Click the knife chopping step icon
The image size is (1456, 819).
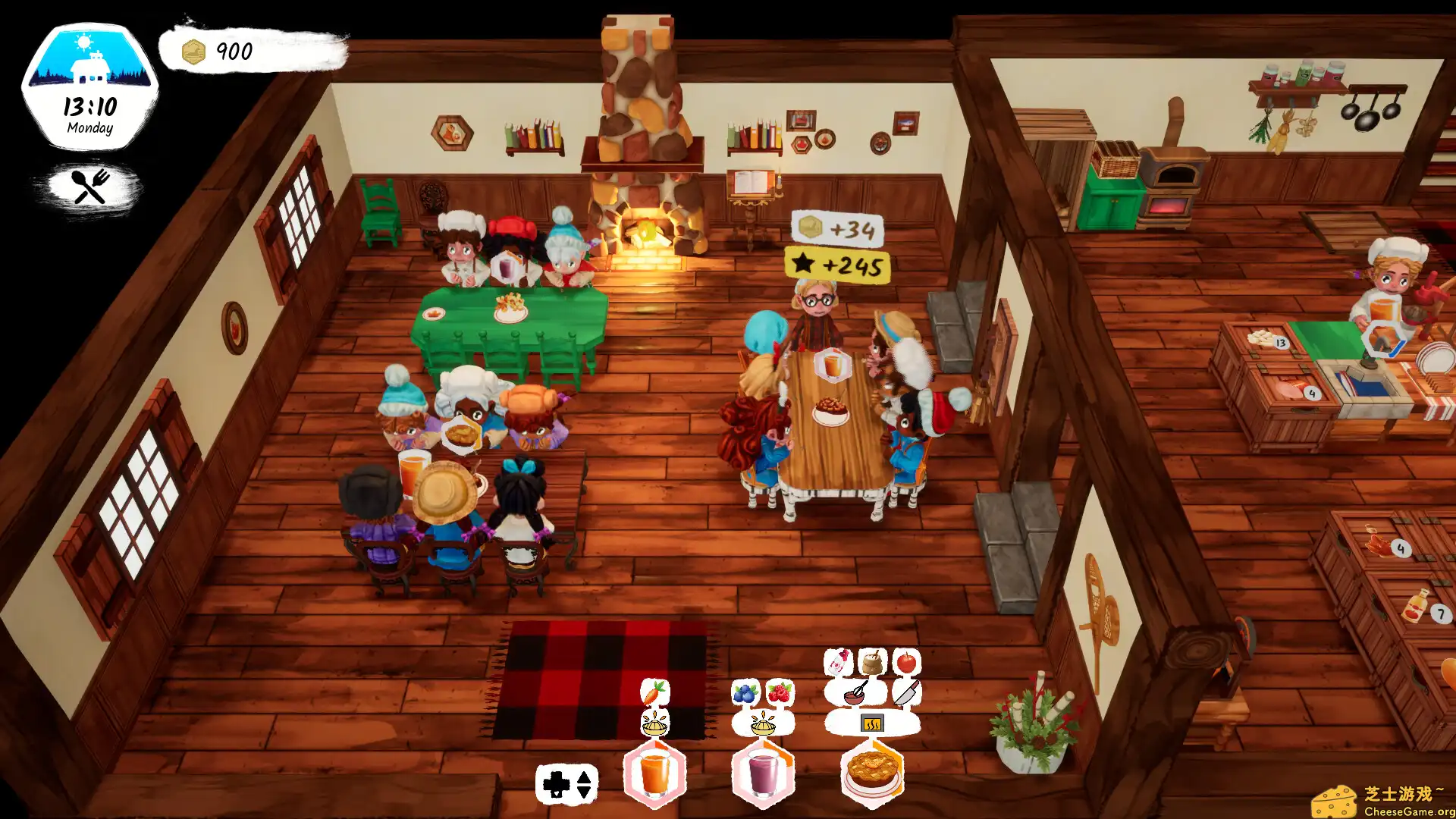[x=907, y=692]
